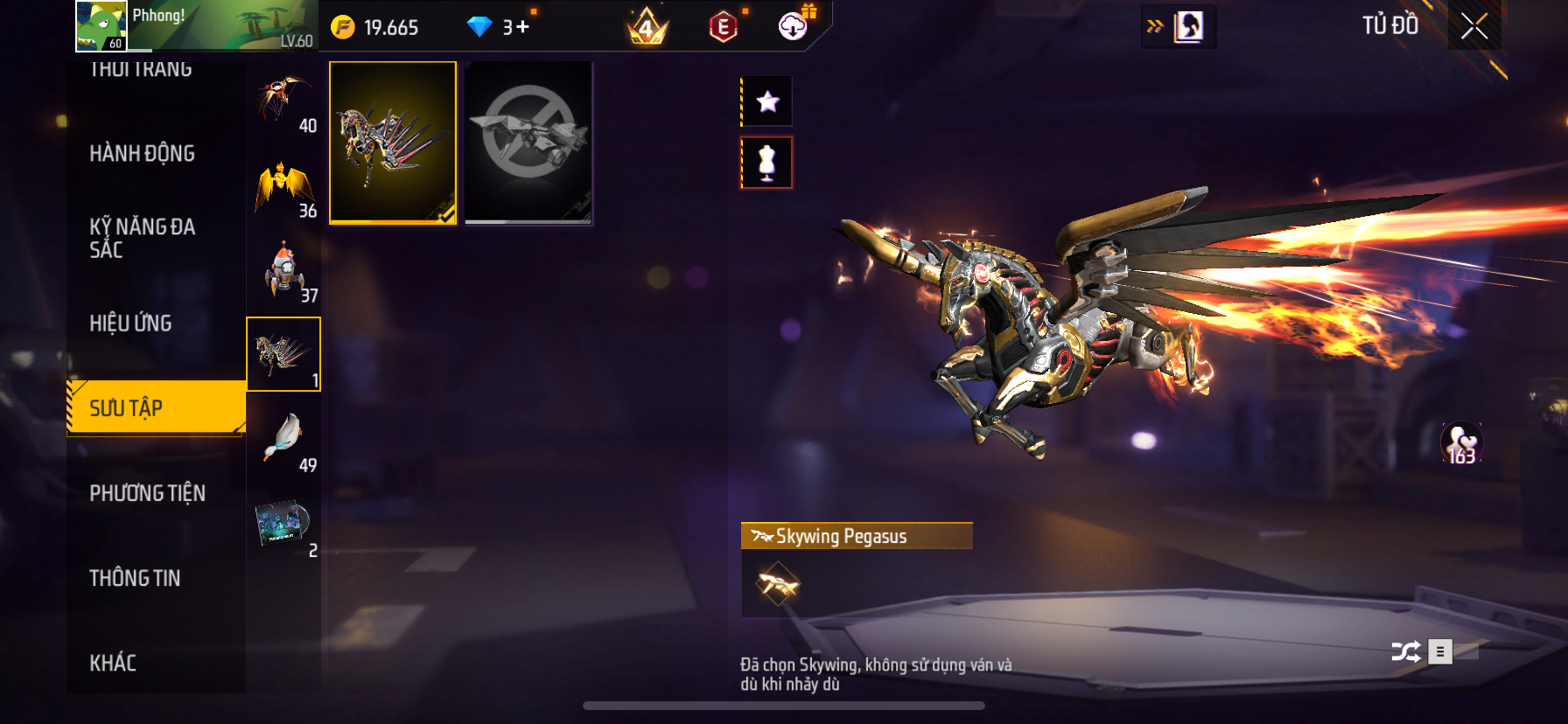Image resolution: width=1568 pixels, height=724 pixels.
Task: Choose the golden Skywing Pegasus tile
Action: [393, 143]
